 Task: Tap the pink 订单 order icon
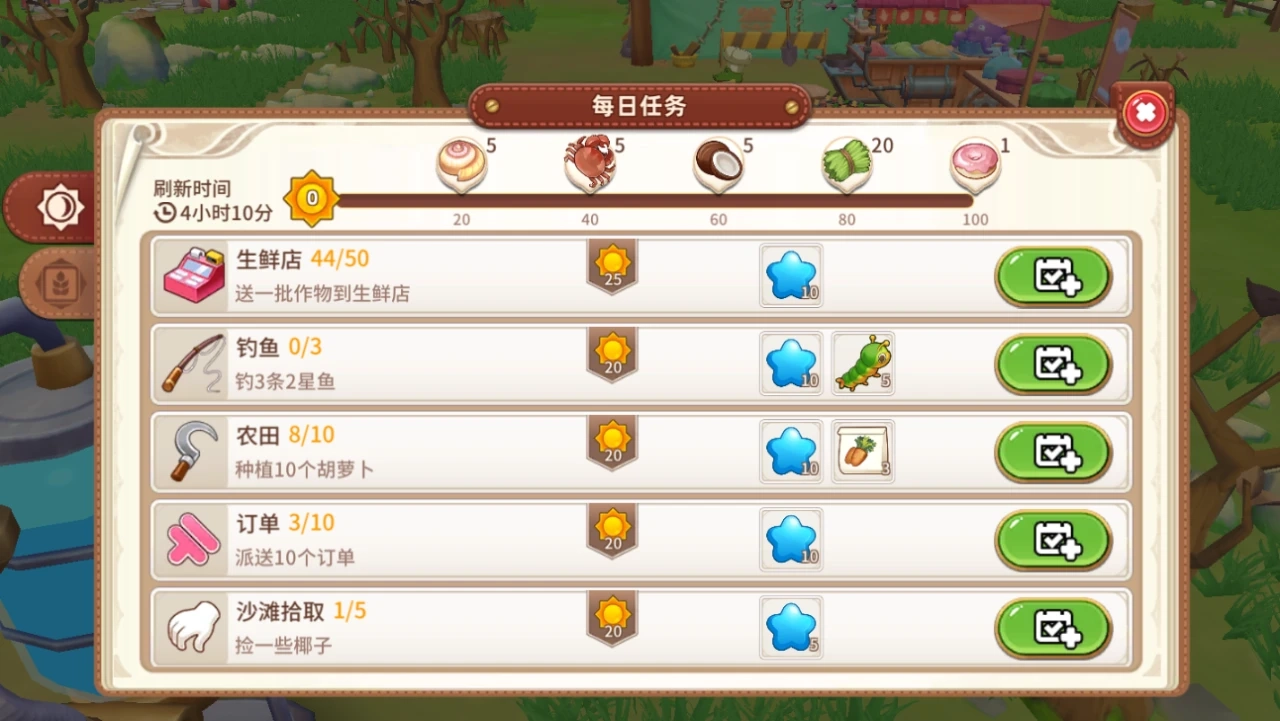coord(192,539)
